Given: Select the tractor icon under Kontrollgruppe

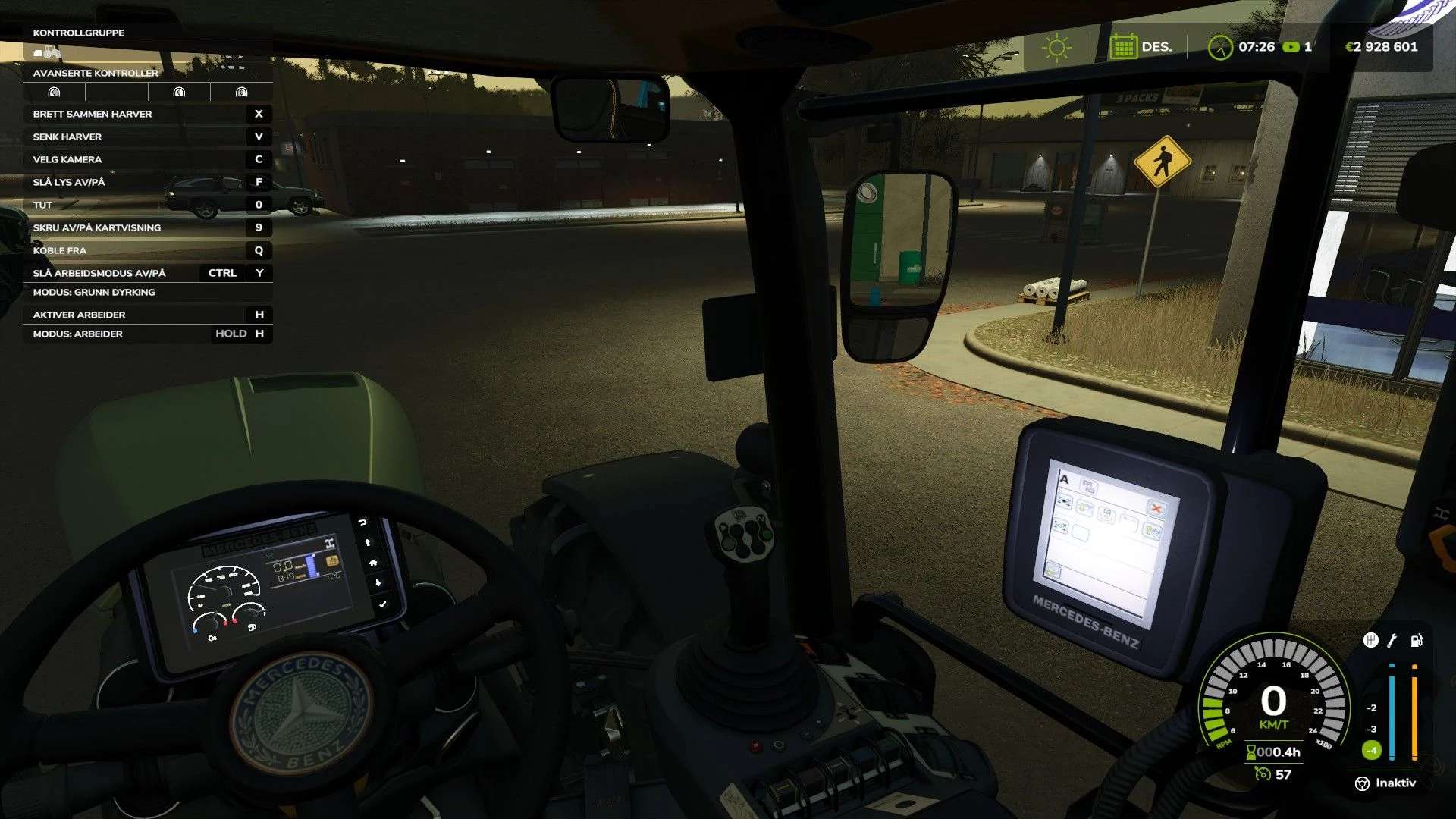Looking at the screenshot, I should (47, 52).
